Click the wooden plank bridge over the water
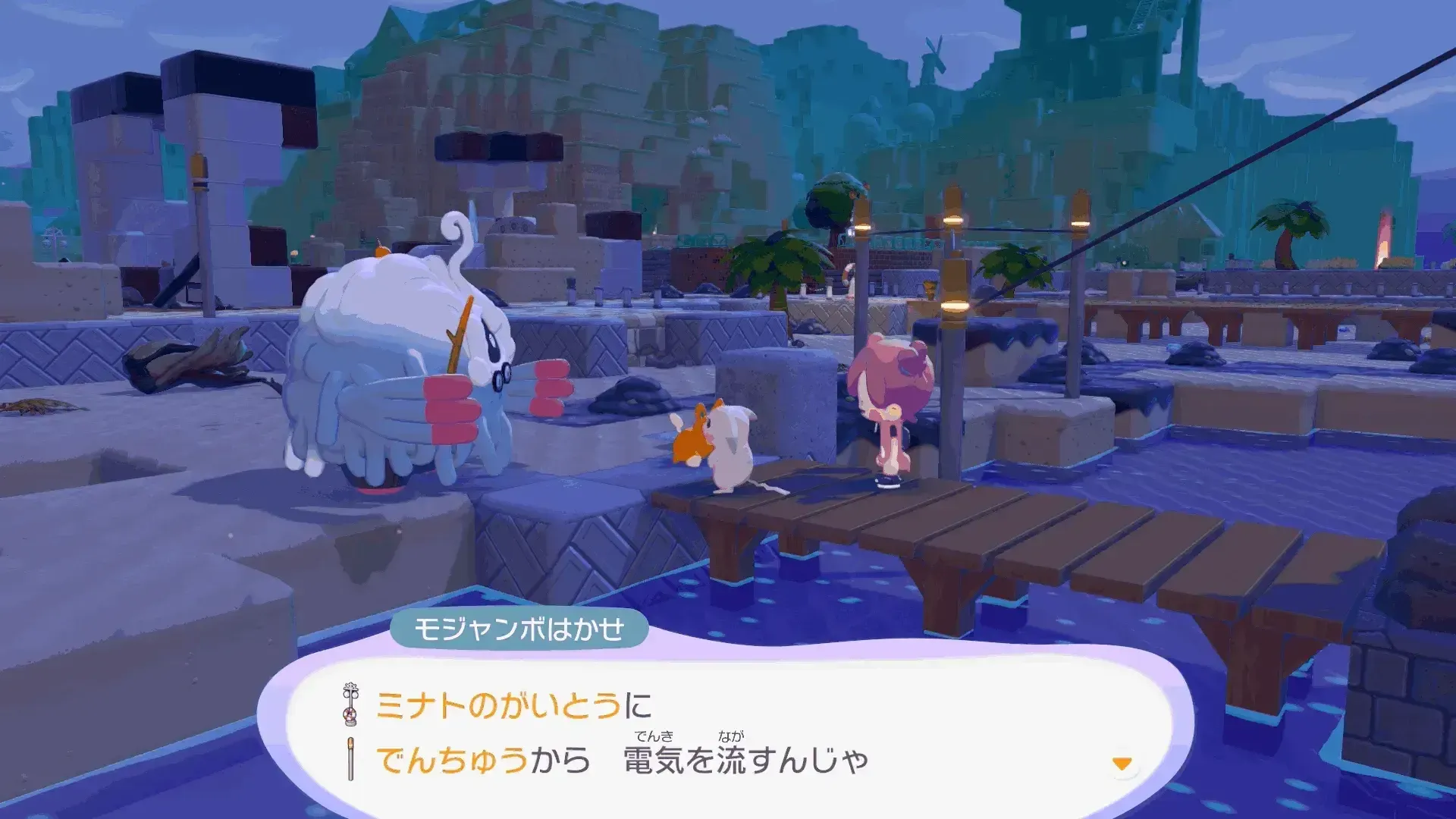The height and width of the screenshot is (819, 1456). pos(1024,531)
